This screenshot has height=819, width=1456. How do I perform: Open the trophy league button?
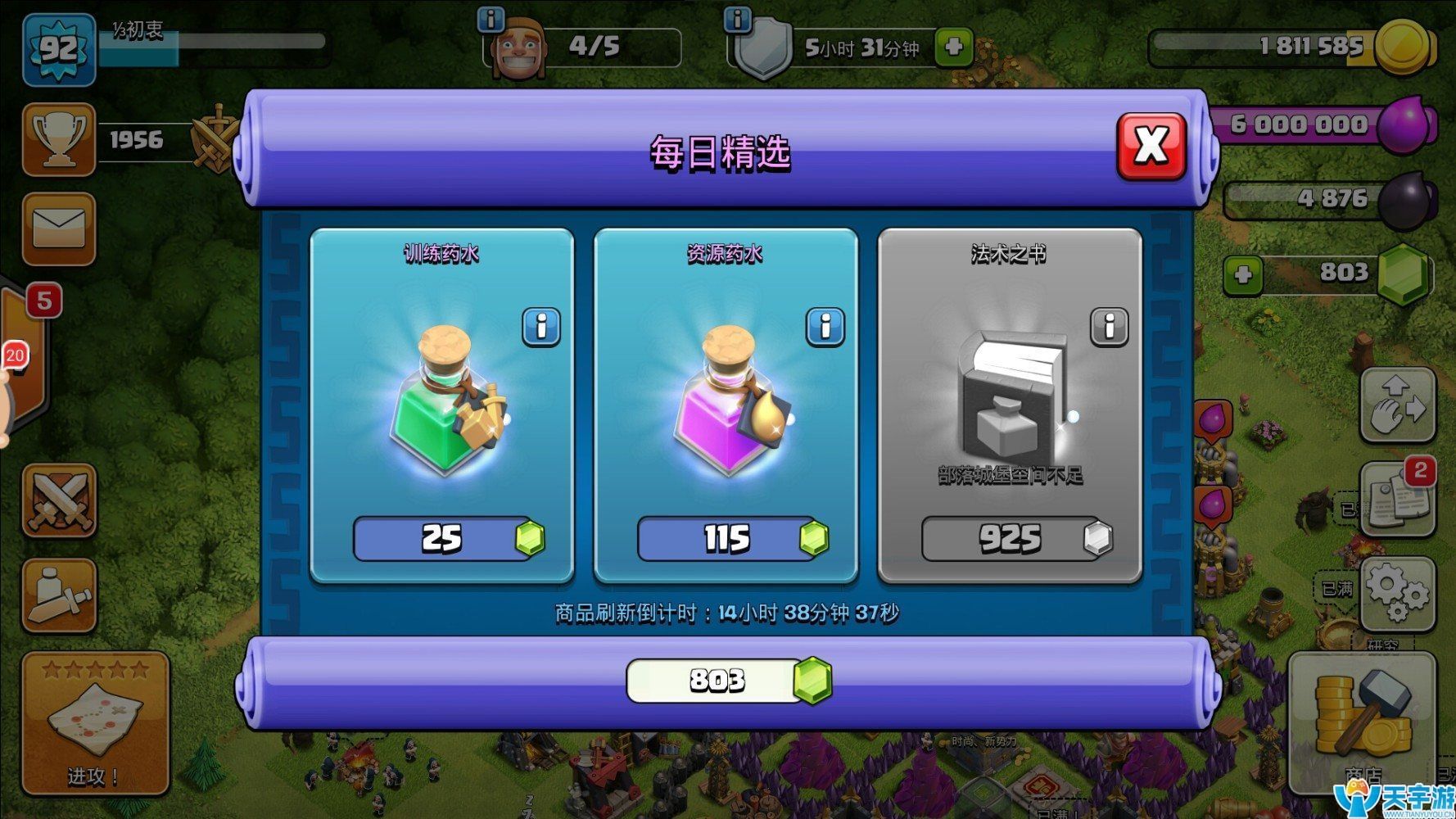point(59,139)
